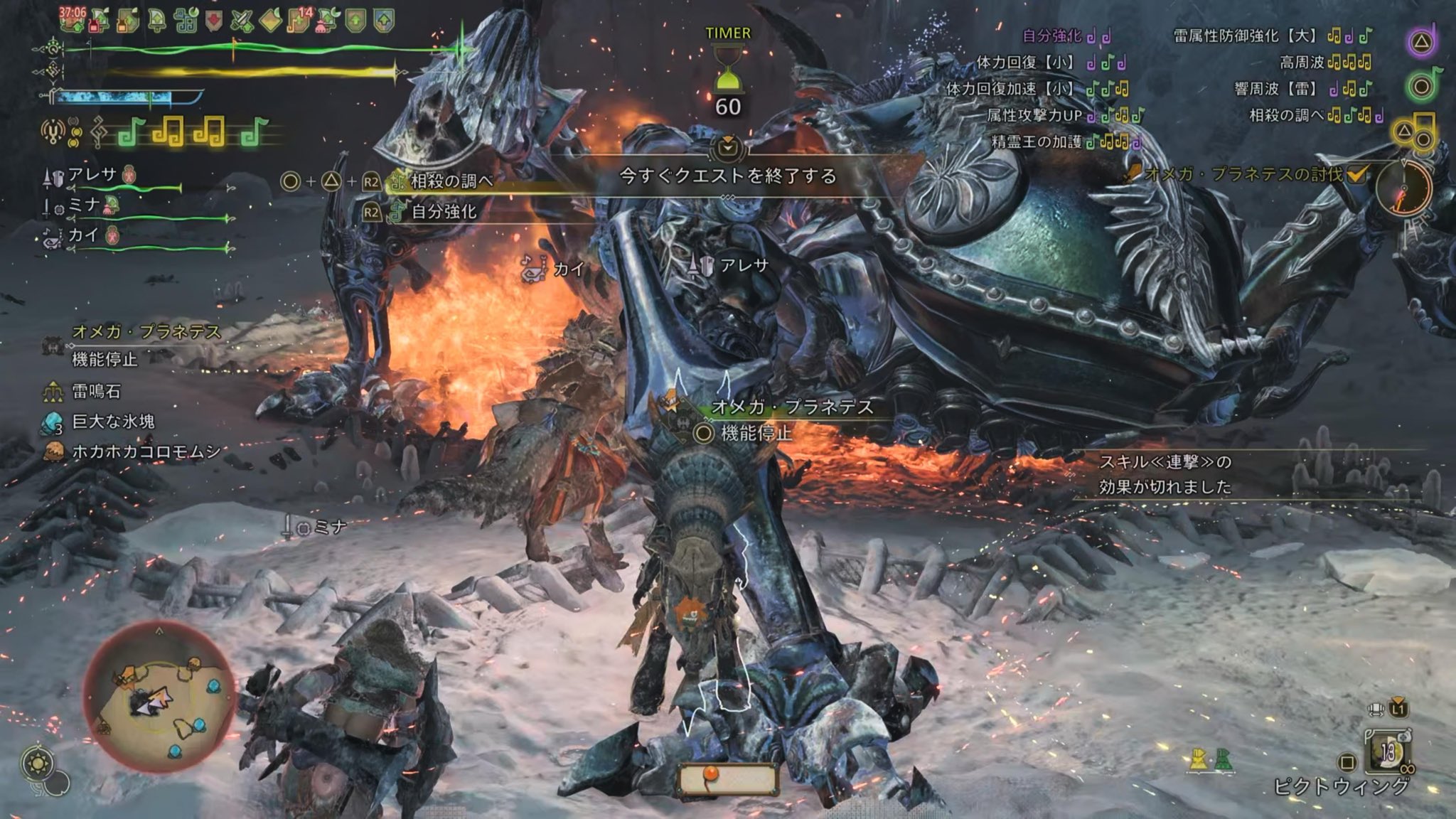The image size is (1456, 819).
Task: Choose the 相殺の調べ melody entry
Action: tap(452, 181)
